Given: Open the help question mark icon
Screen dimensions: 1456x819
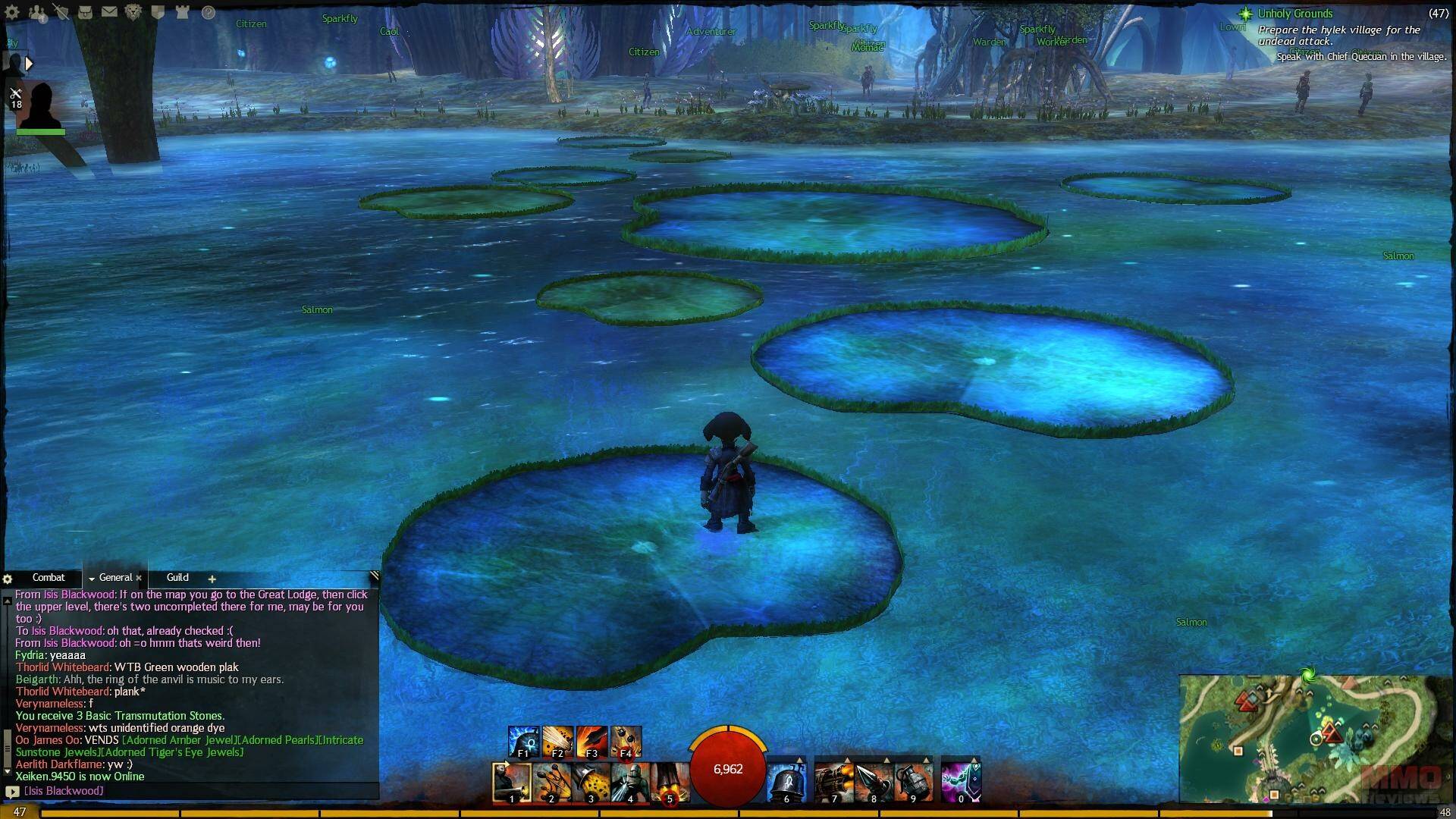Looking at the screenshot, I should pos(208,12).
